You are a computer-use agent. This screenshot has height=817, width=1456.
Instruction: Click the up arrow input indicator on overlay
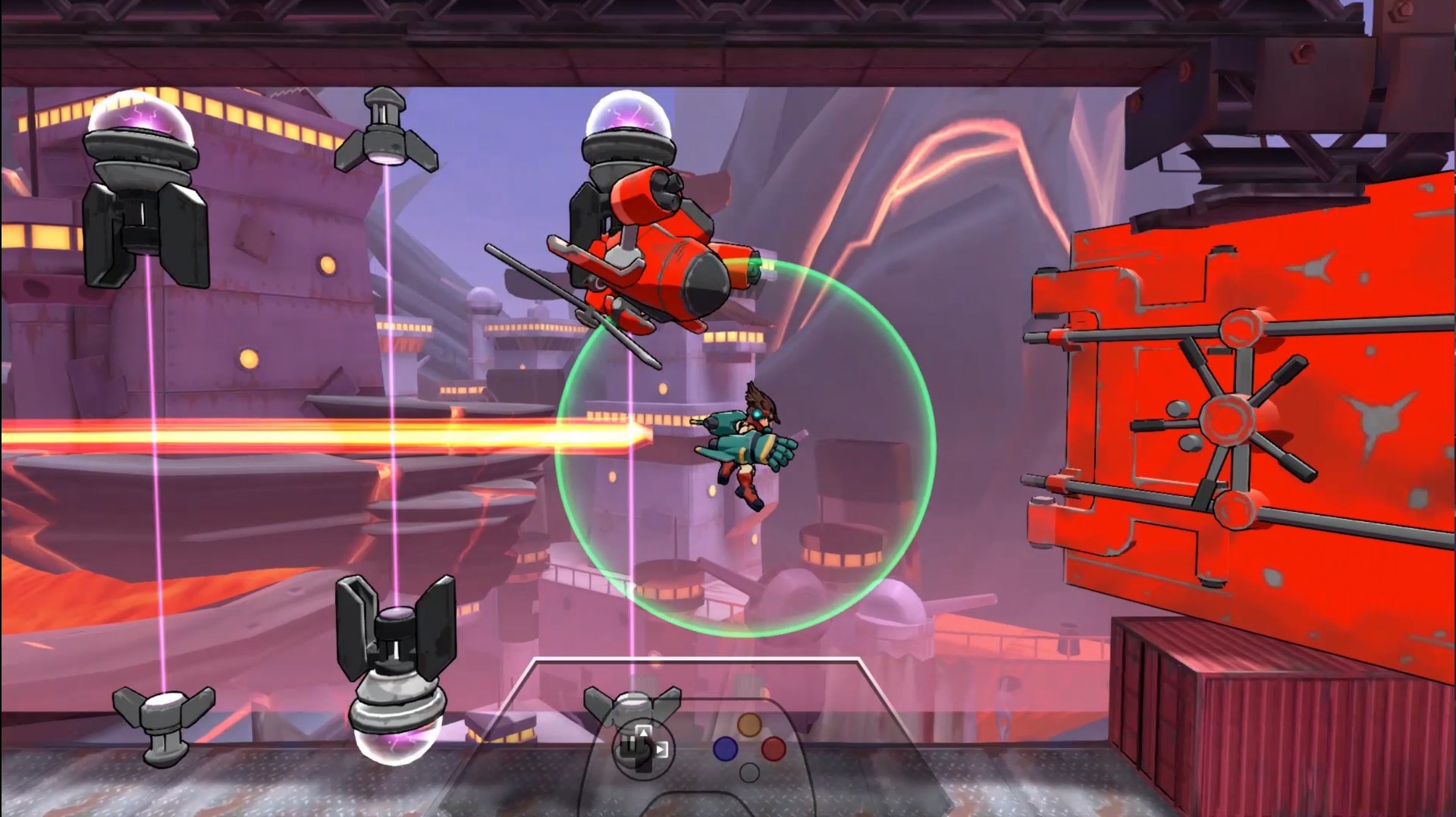pyautogui.click(x=643, y=732)
